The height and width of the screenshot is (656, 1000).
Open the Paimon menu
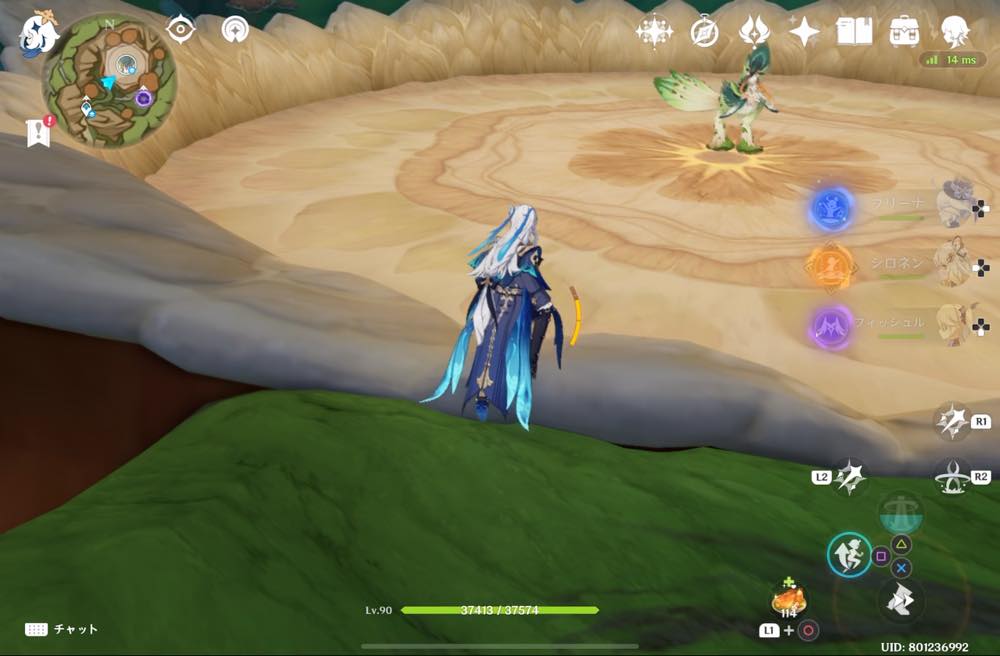[x=38, y=33]
